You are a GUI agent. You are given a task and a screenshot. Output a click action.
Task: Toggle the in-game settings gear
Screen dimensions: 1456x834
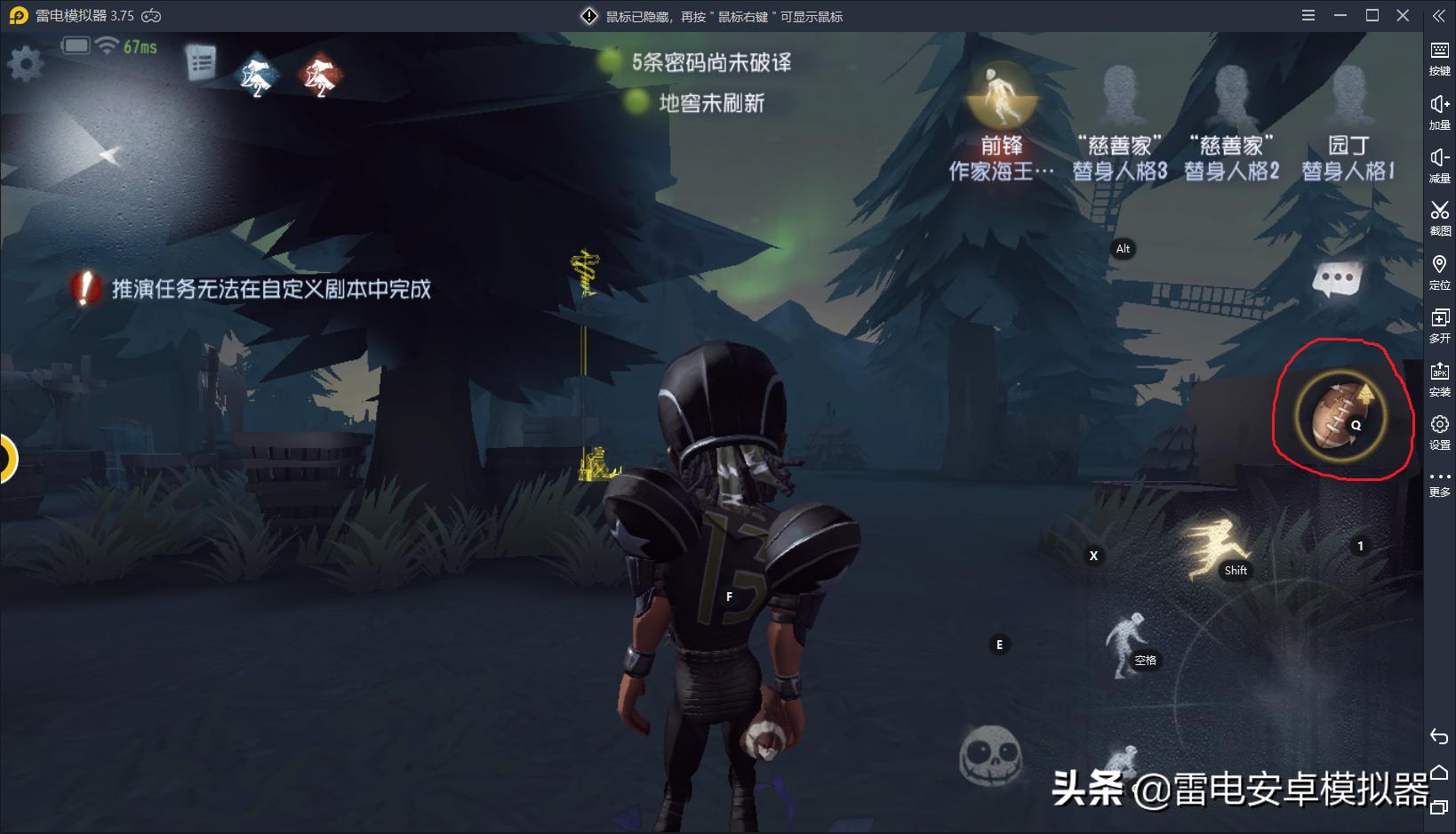25,64
